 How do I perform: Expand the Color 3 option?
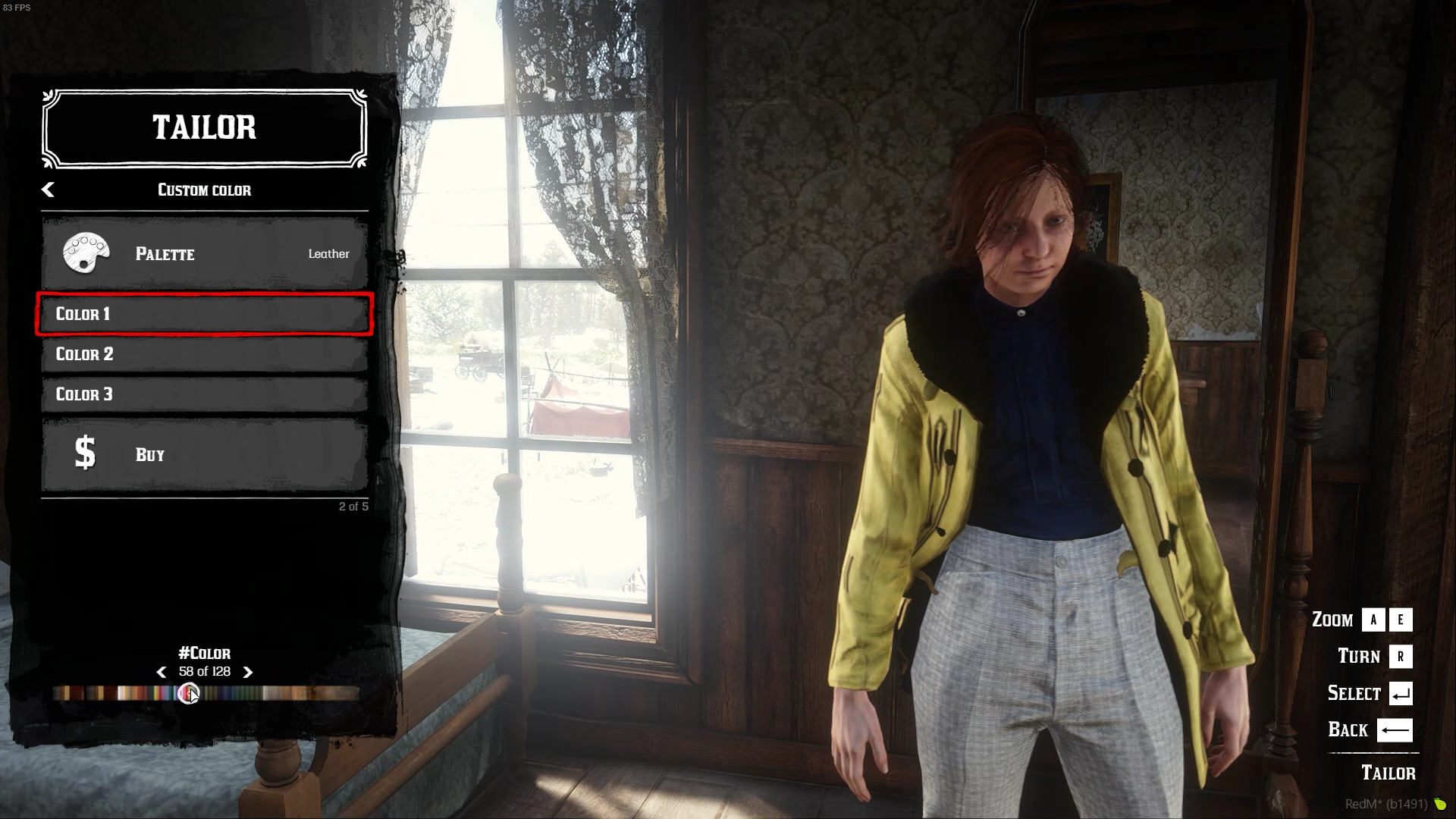pos(203,394)
